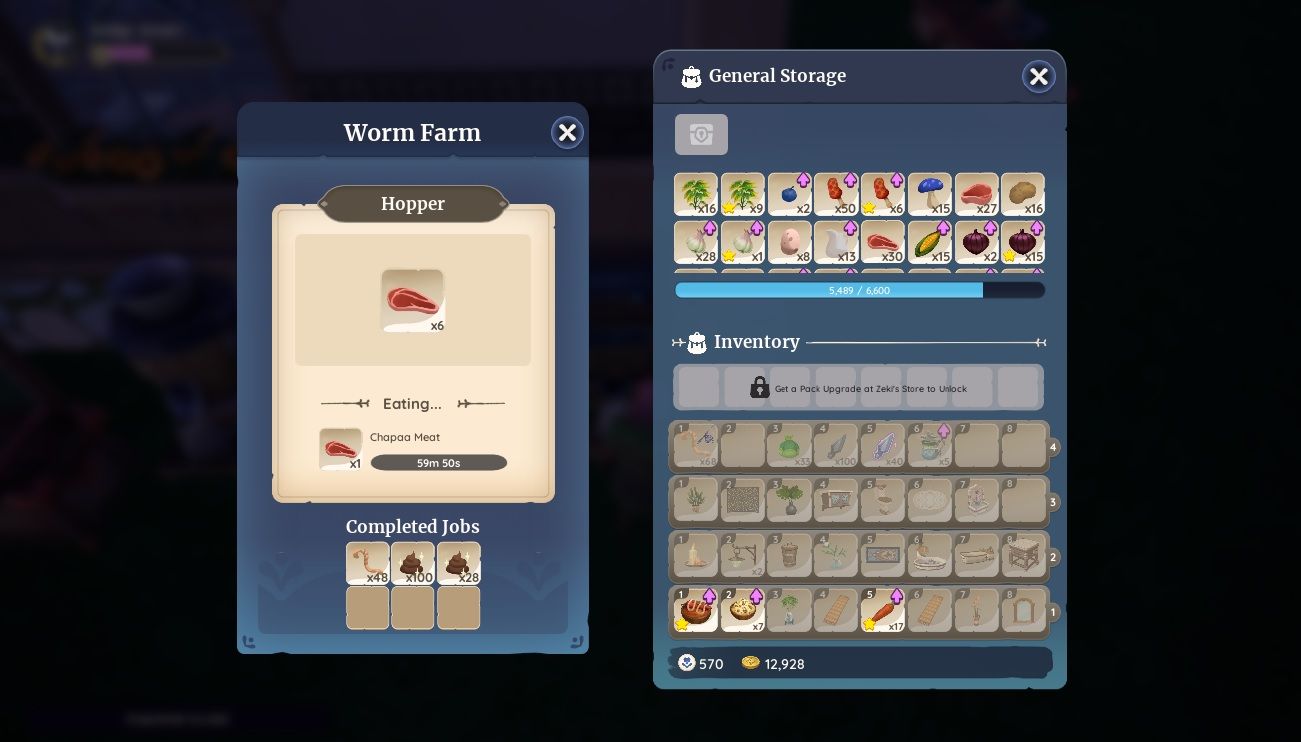Select the worms x68 in inventory slot 1

(x=695, y=446)
